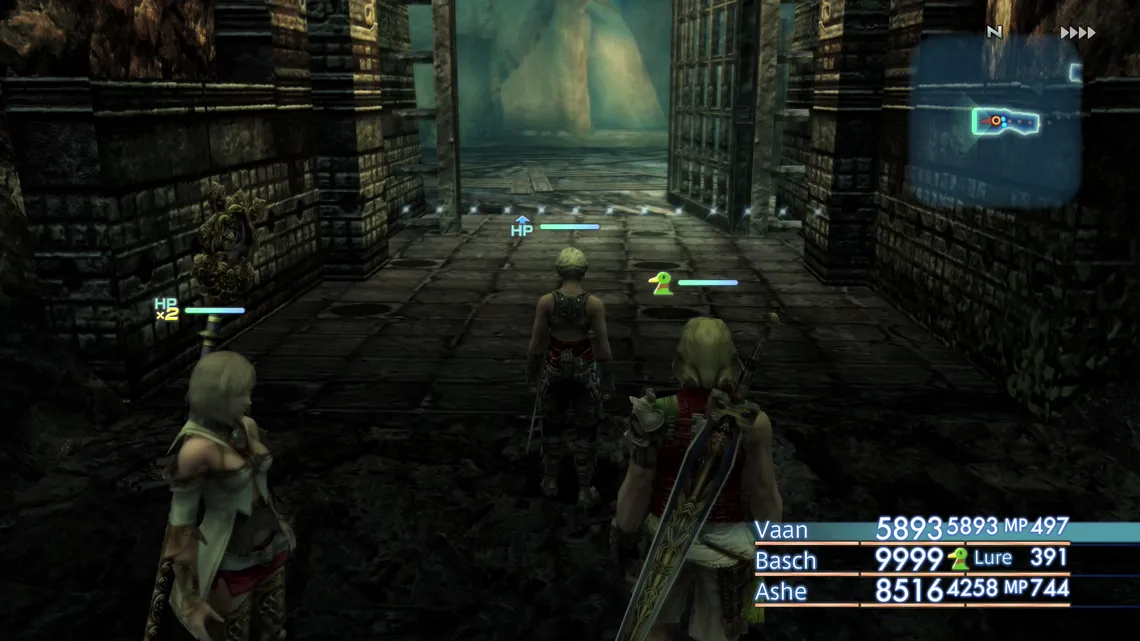Select Vaan in the party list

782,530
